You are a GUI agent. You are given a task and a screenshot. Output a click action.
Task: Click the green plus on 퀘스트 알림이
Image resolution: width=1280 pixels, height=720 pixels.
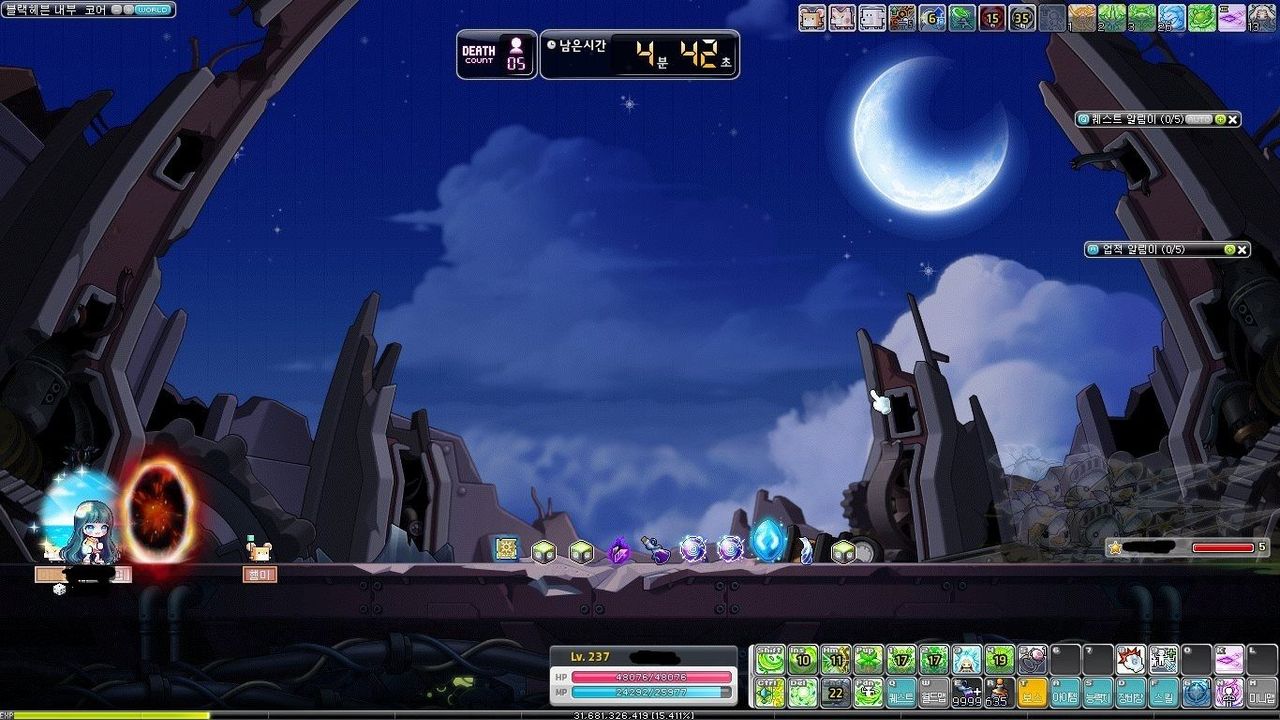tap(1218, 119)
